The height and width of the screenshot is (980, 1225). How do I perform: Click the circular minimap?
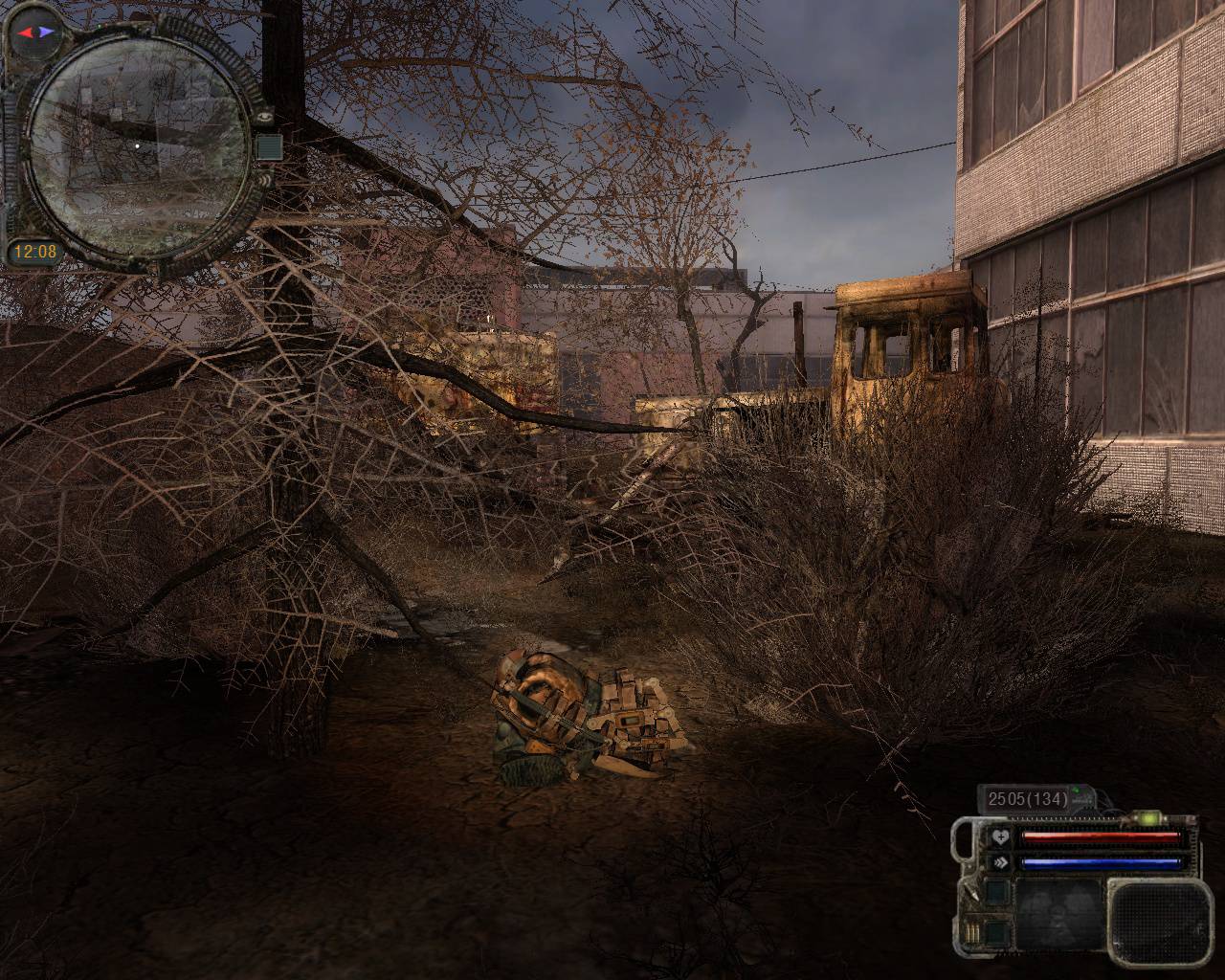pyautogui.click(x=136, y=145)
